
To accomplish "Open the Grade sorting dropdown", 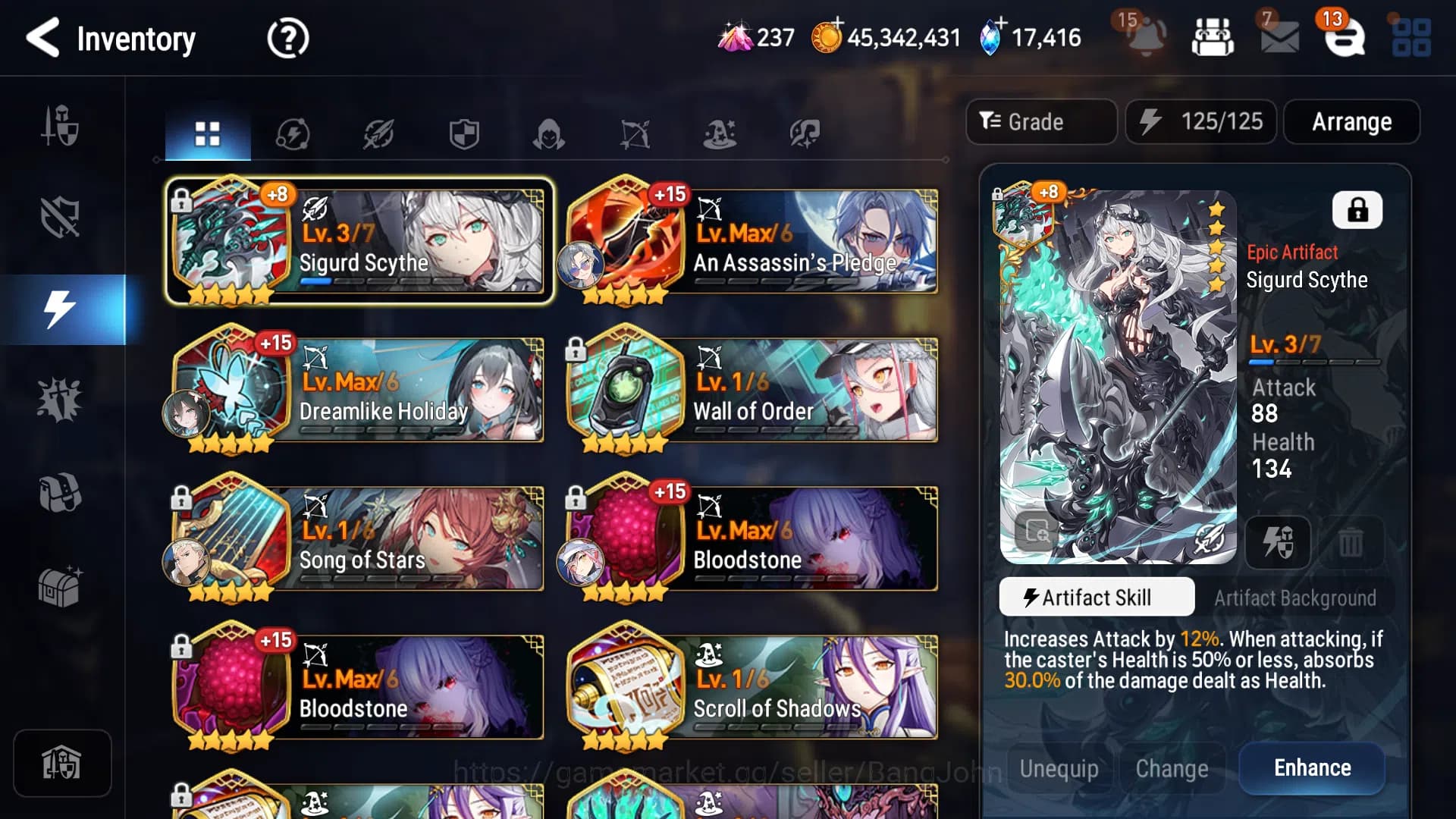I will pyautogui.click(x=1040, y=121).
